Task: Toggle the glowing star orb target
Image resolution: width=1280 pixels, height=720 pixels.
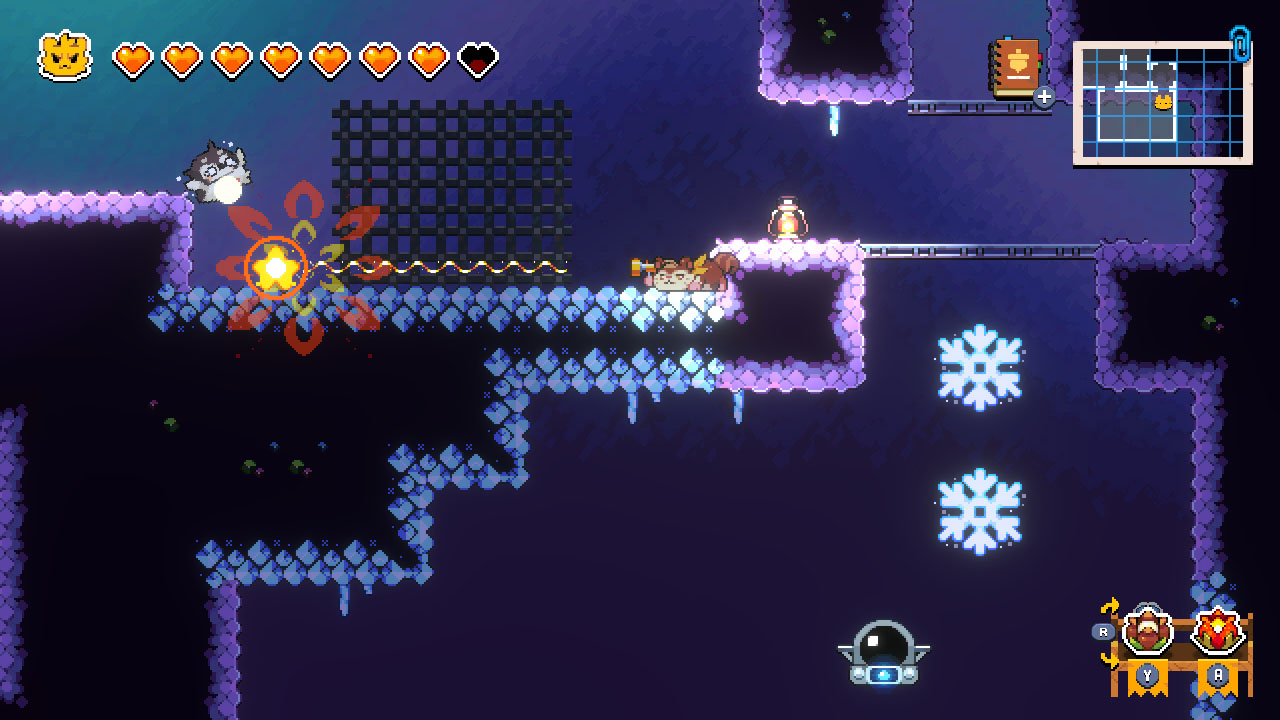Action: point(278,265)
